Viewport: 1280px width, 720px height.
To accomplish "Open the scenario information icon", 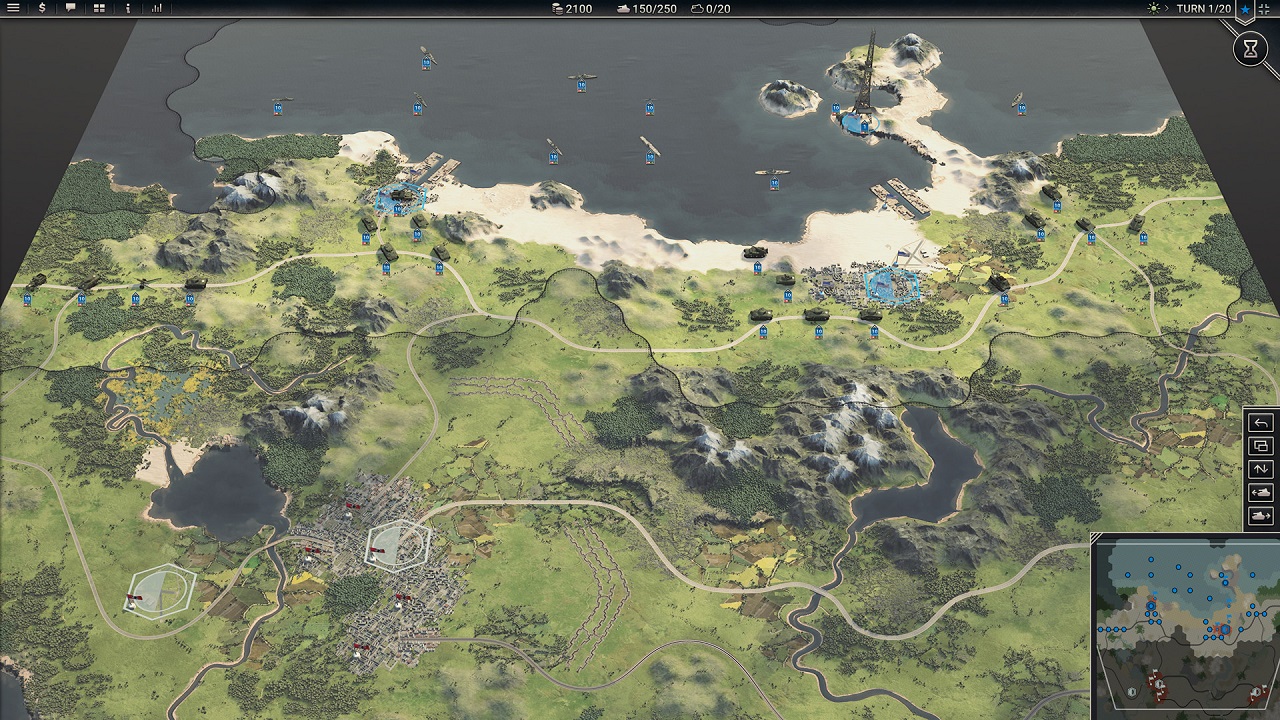I will pos(128,8).
